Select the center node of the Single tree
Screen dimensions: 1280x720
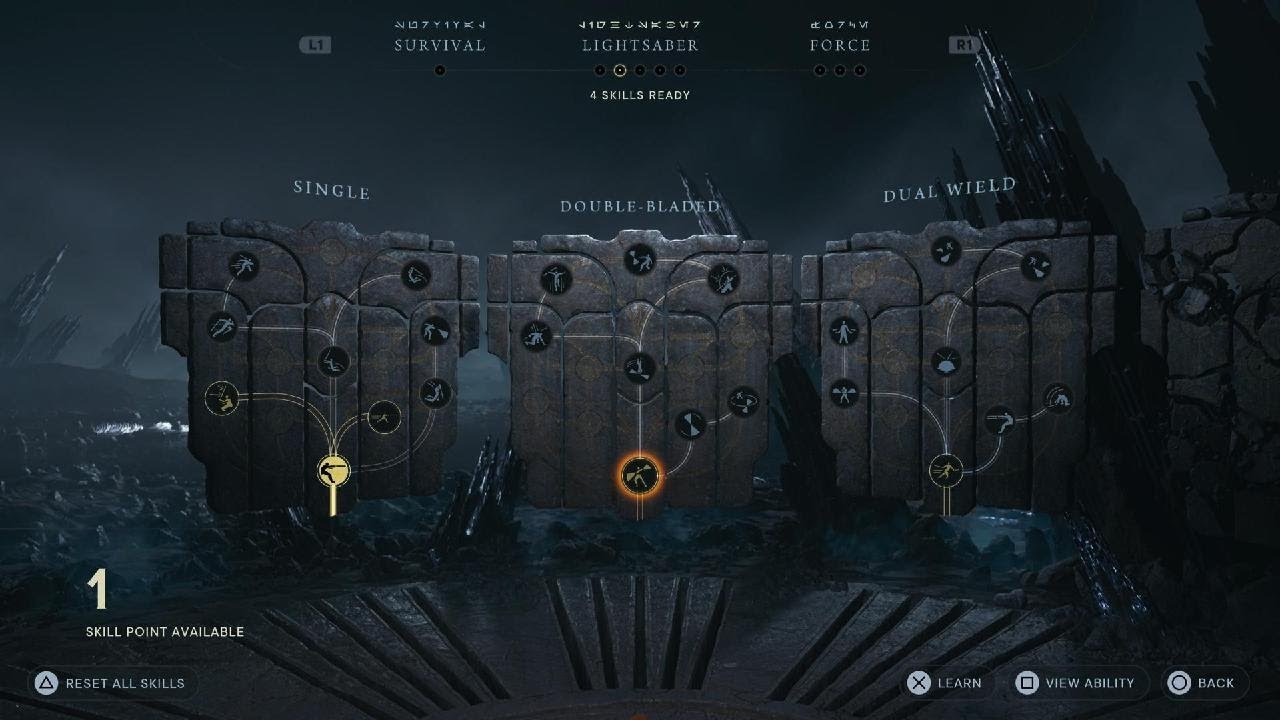(333, 361)
